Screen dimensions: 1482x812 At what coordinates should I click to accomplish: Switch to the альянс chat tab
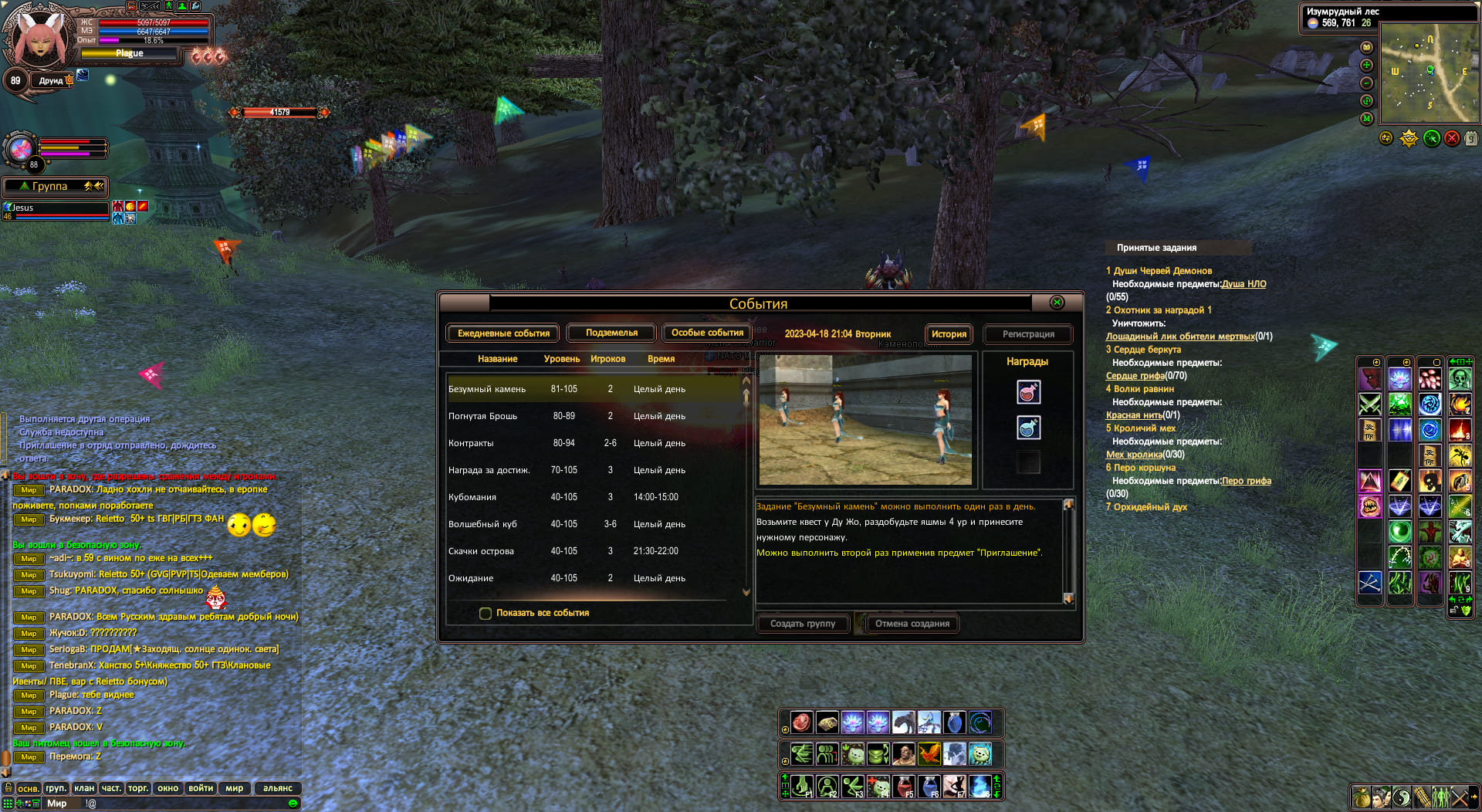tap(277, 788)
